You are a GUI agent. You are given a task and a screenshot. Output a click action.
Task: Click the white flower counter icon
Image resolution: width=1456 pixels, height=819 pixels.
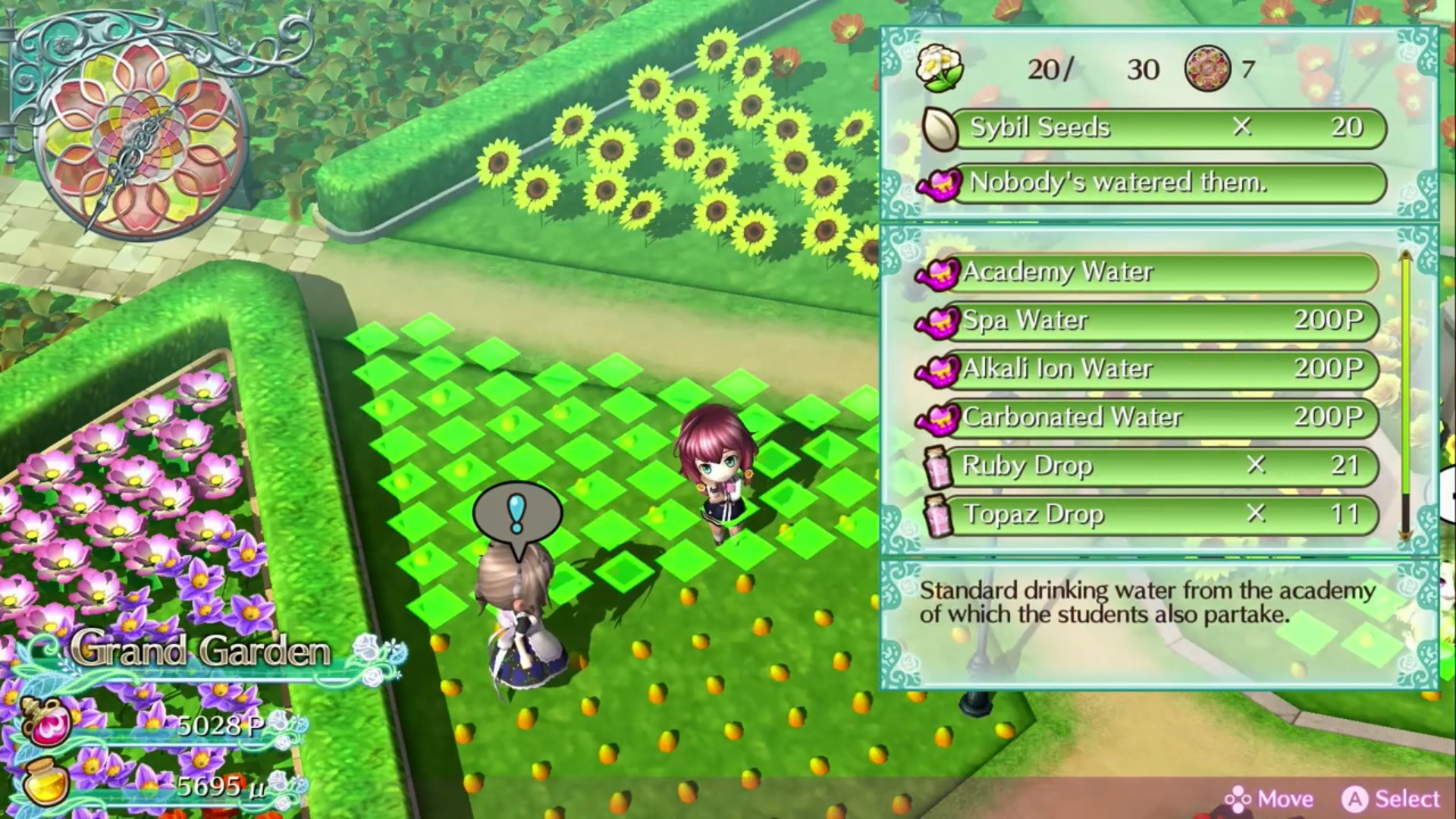940,68
